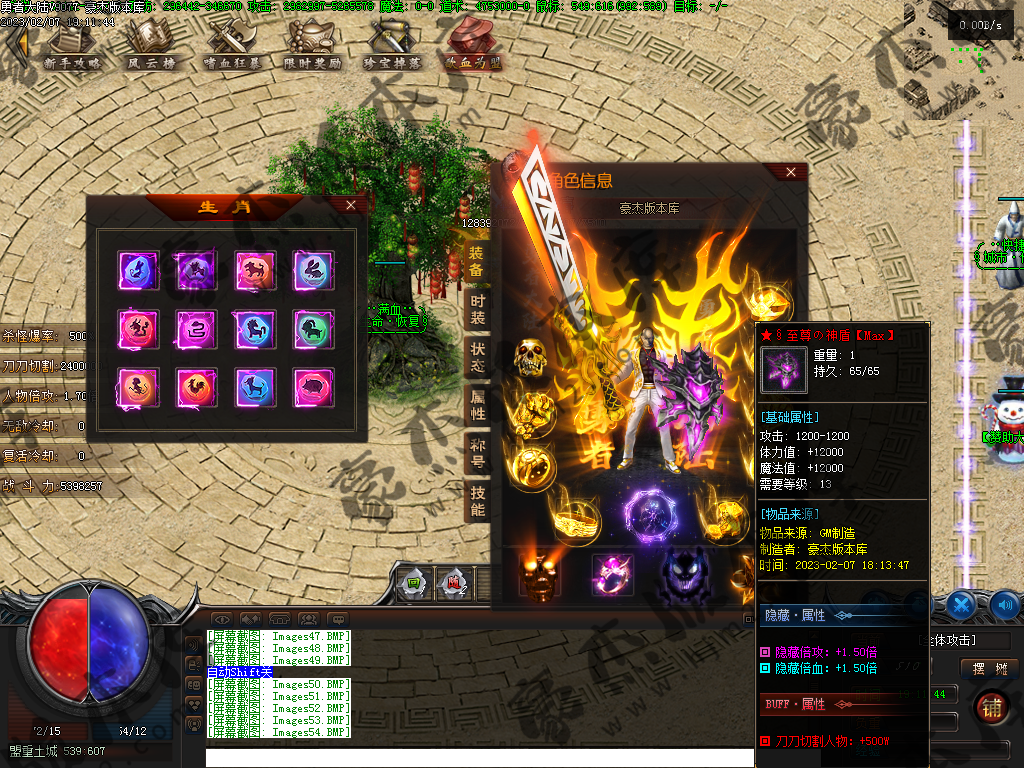Click the 摆摊 stall button
This screenshot has width=1024, height=768.
click(x=989, y=669)
